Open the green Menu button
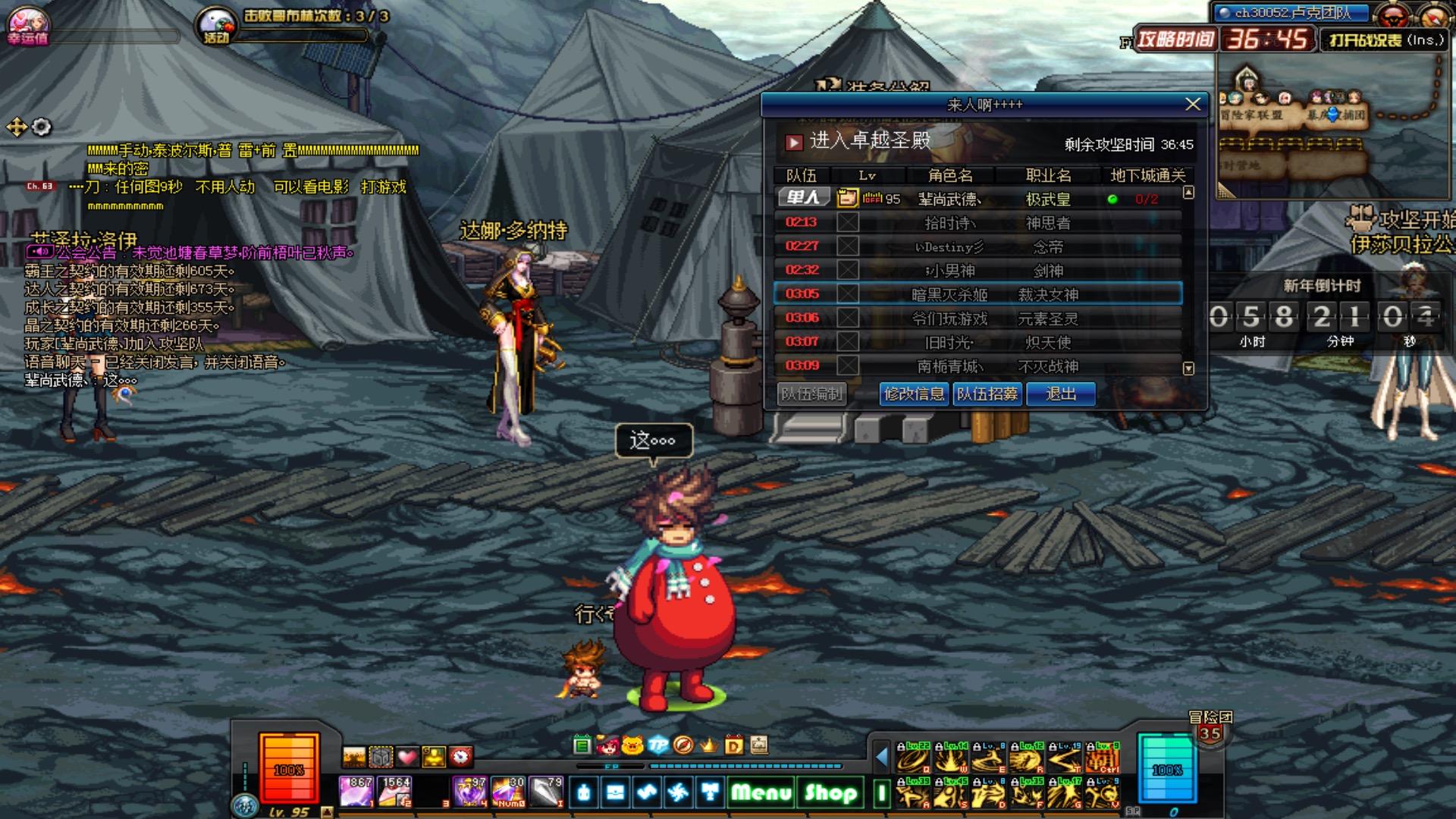Viewport: 1456px width, 819px height. [761, 793]
